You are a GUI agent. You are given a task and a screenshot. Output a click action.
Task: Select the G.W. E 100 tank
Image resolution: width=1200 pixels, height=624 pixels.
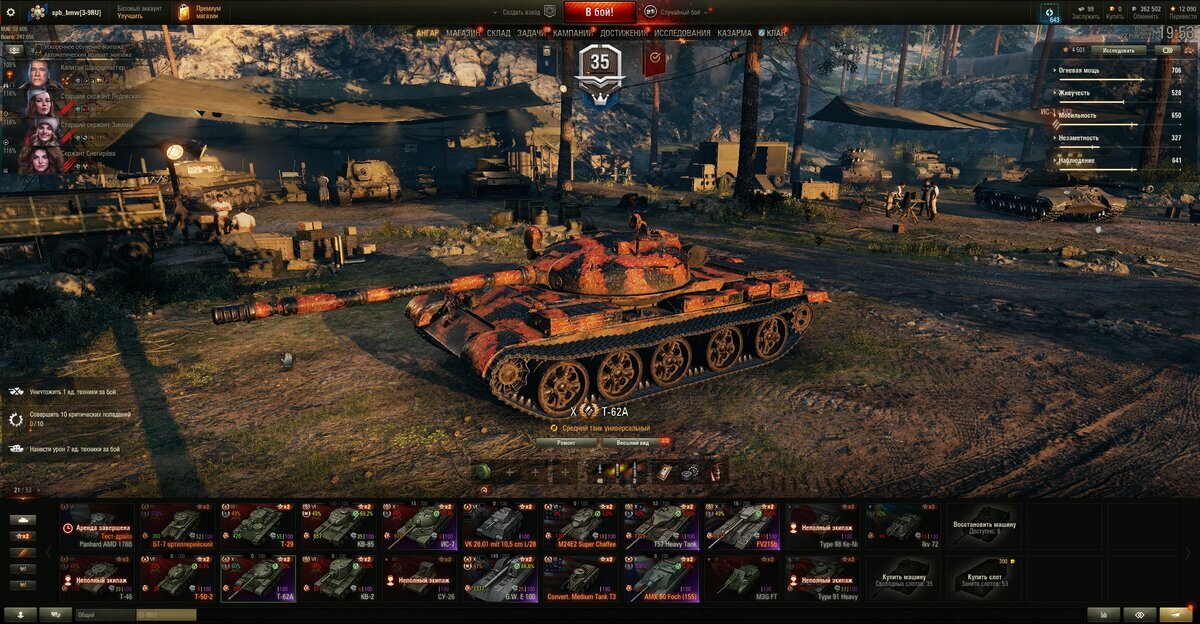[x=500, y=578]
